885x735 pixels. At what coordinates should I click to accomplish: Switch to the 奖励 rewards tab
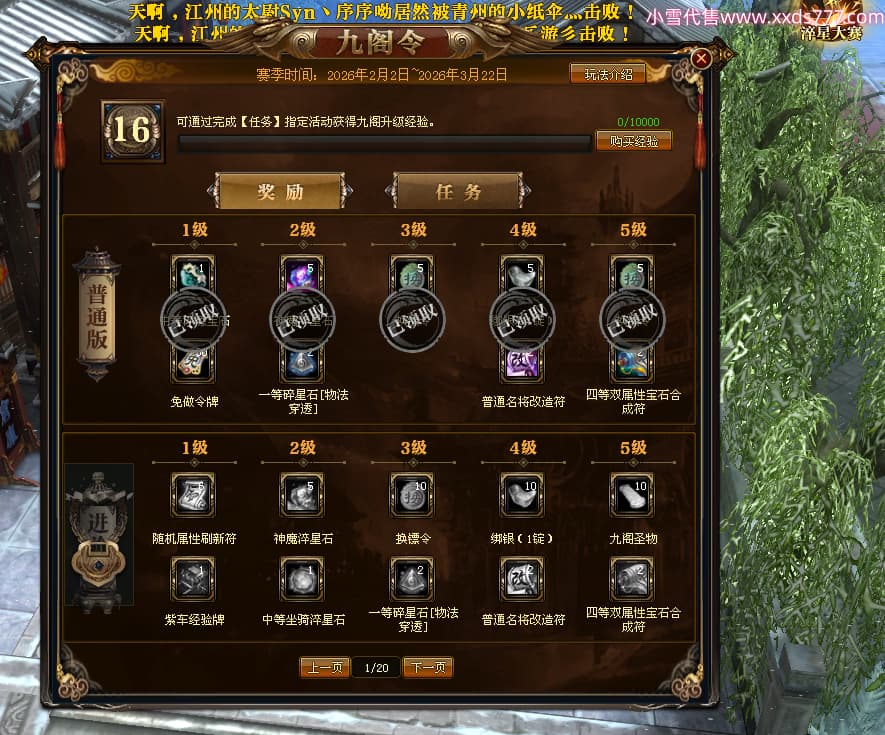280,192
